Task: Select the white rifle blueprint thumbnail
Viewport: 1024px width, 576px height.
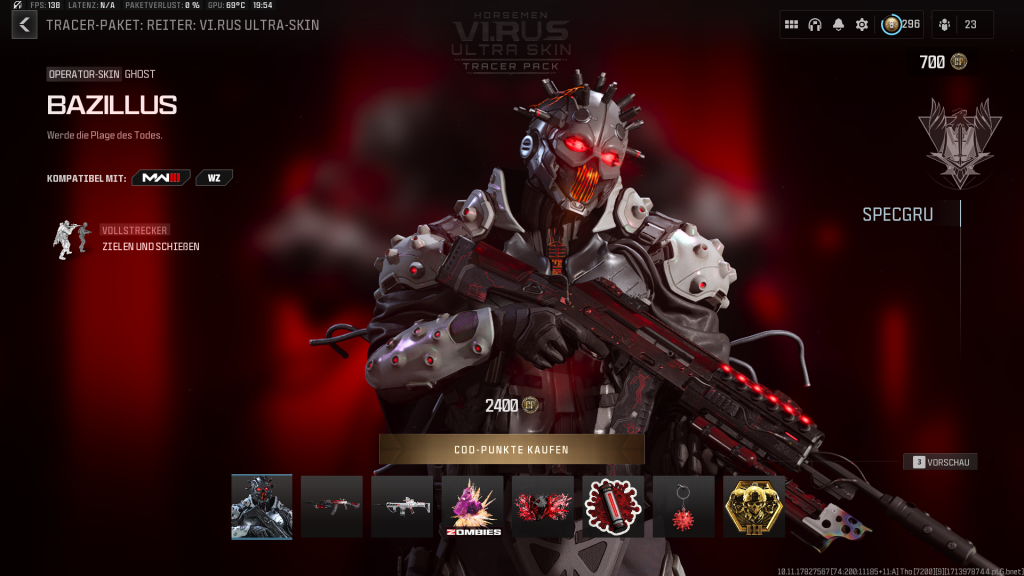Action: click(x=402, y=507)
